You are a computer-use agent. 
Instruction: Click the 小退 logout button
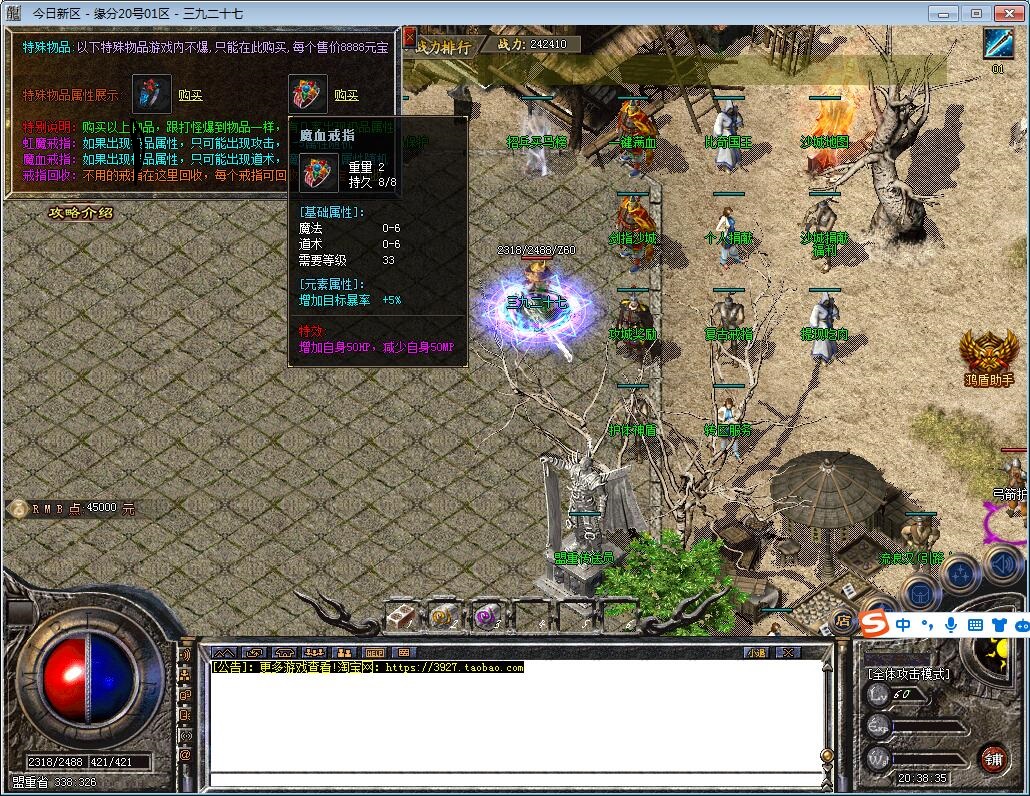tap(755, 652)
